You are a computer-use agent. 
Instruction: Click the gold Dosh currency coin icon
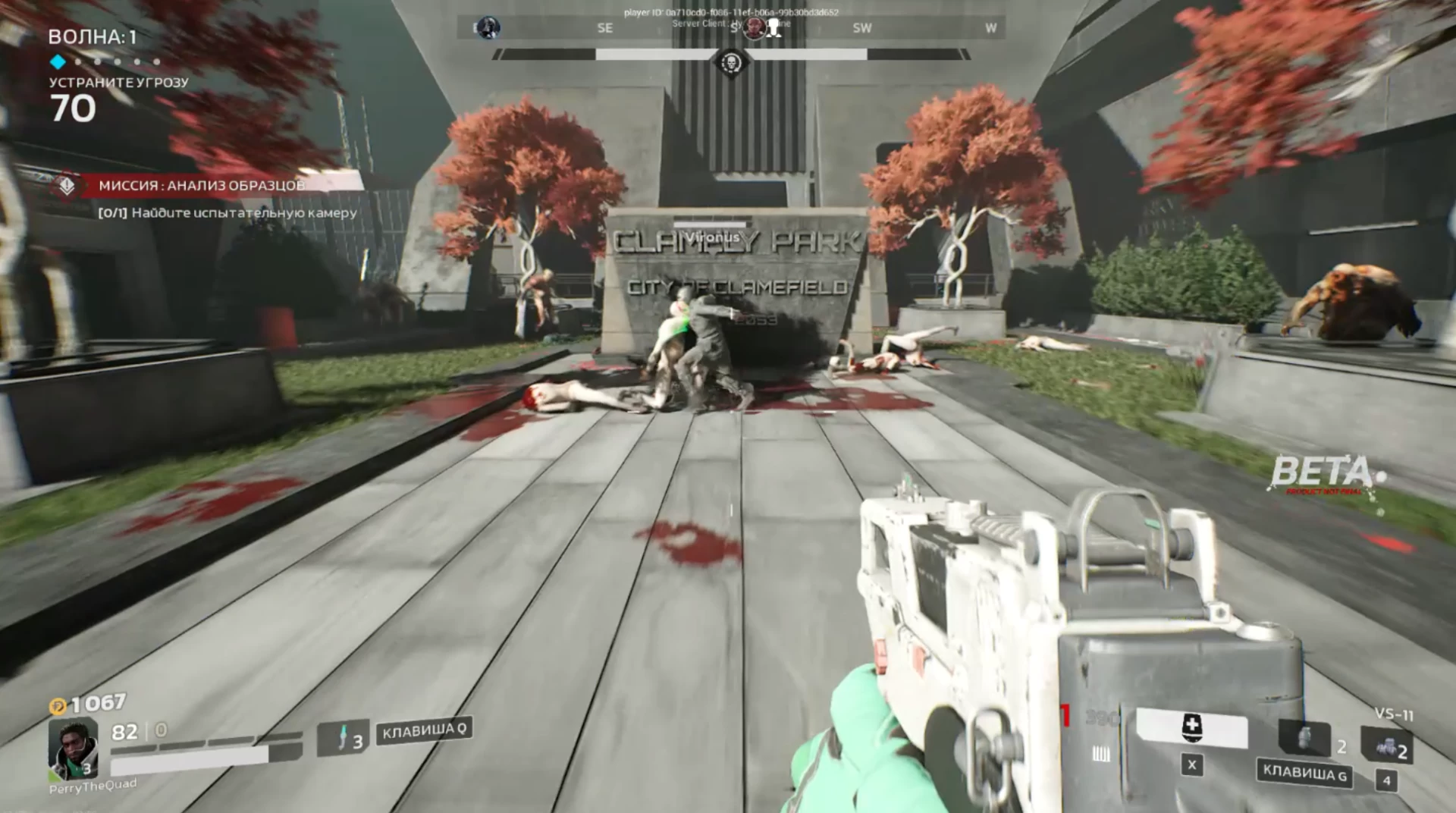(58, 707)
